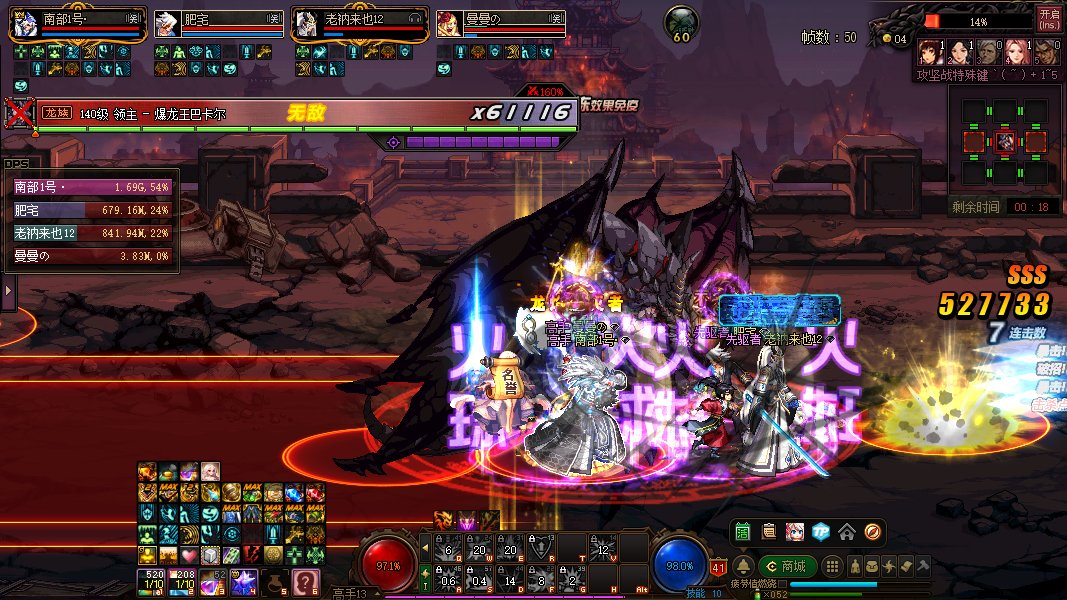Open the quest scroll icon
The height and width of the screenshot is (600, 1067).
(769, 532)
